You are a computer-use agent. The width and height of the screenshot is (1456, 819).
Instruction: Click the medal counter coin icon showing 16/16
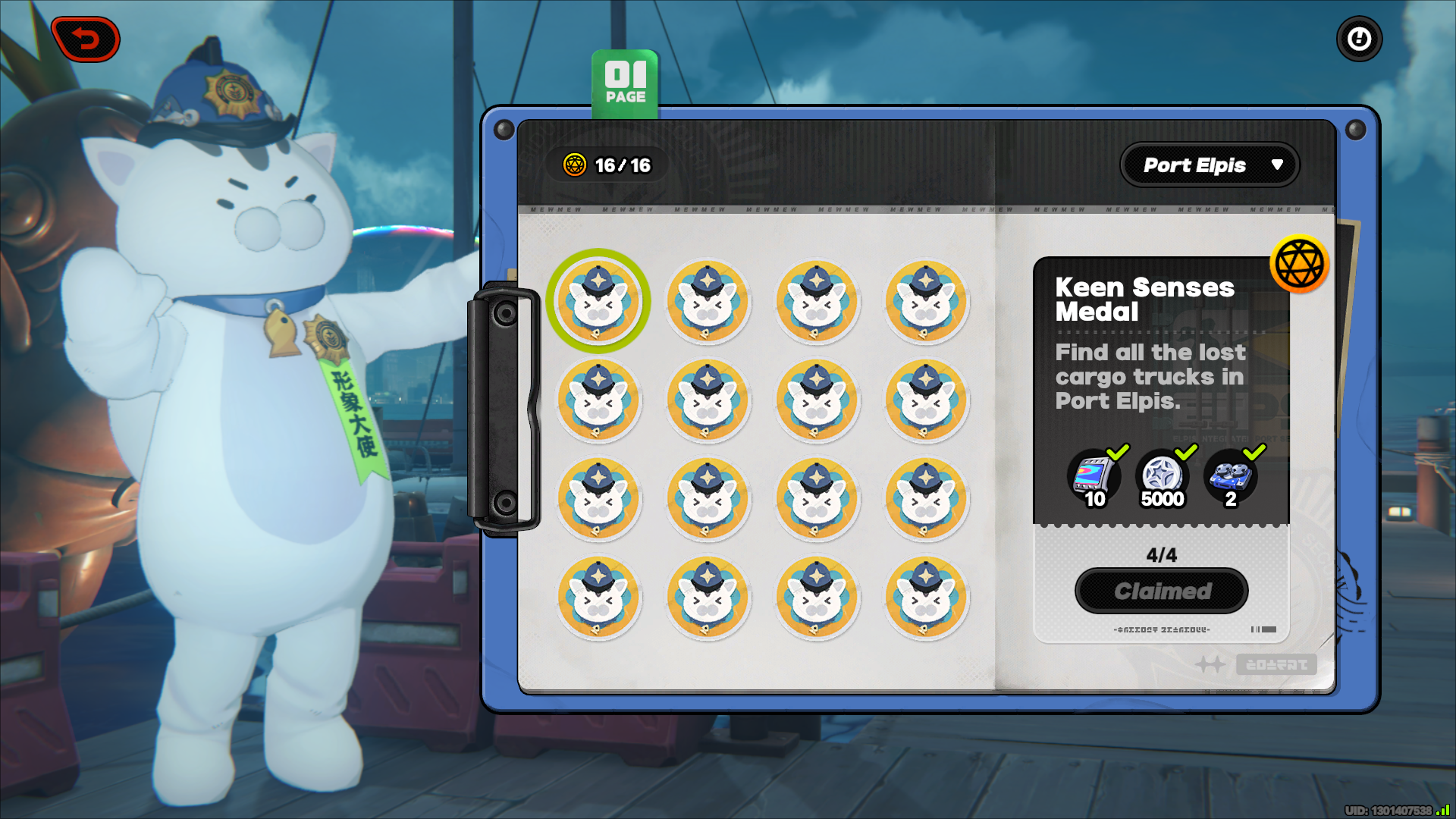click(x=574, y=165)
